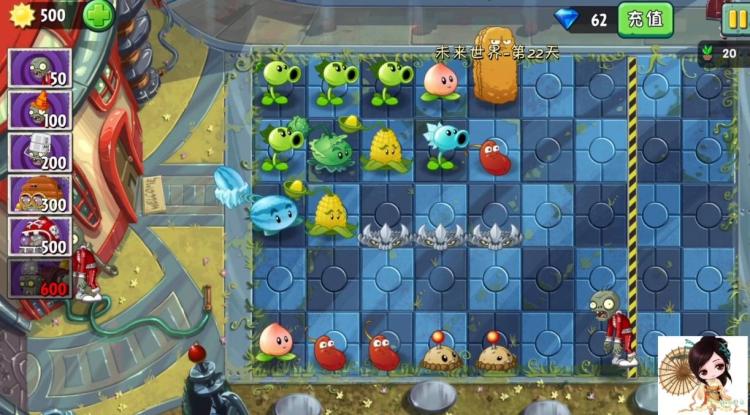This screenshot has width=750, height=415.
Task: Choose the football zombie card costing 500
Action: coord(39,236)
